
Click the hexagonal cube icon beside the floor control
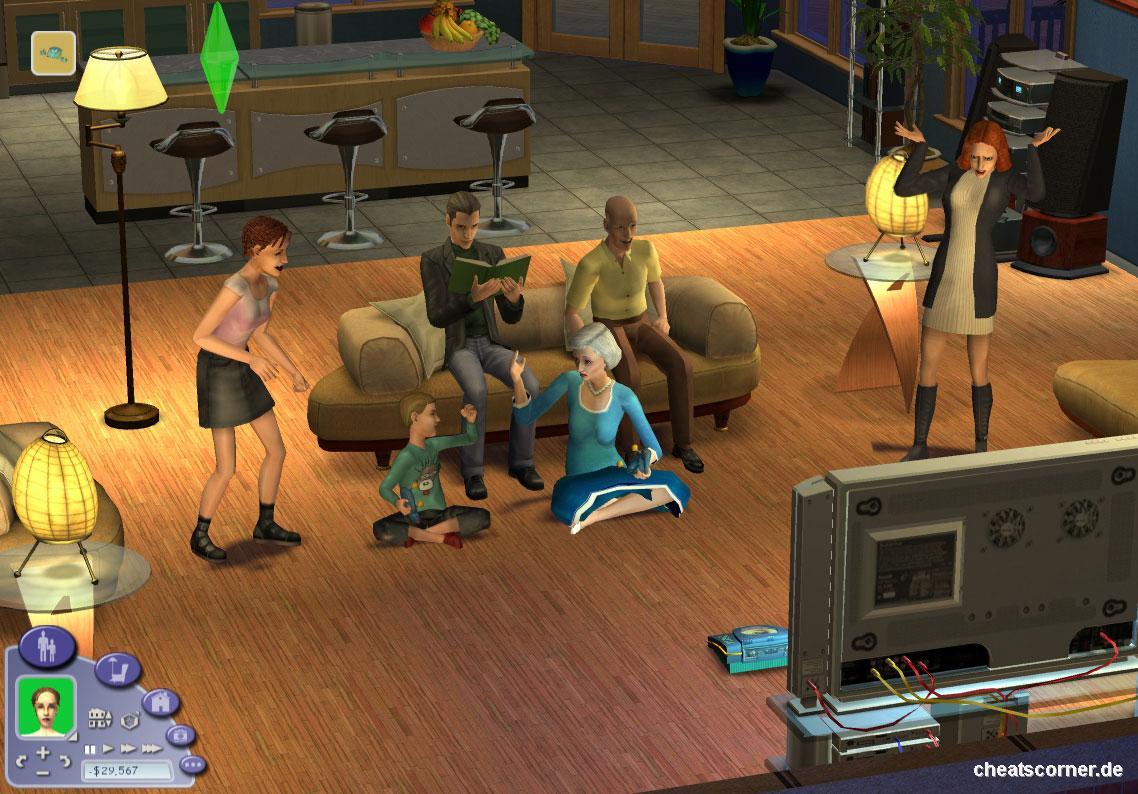coord(128,719)
